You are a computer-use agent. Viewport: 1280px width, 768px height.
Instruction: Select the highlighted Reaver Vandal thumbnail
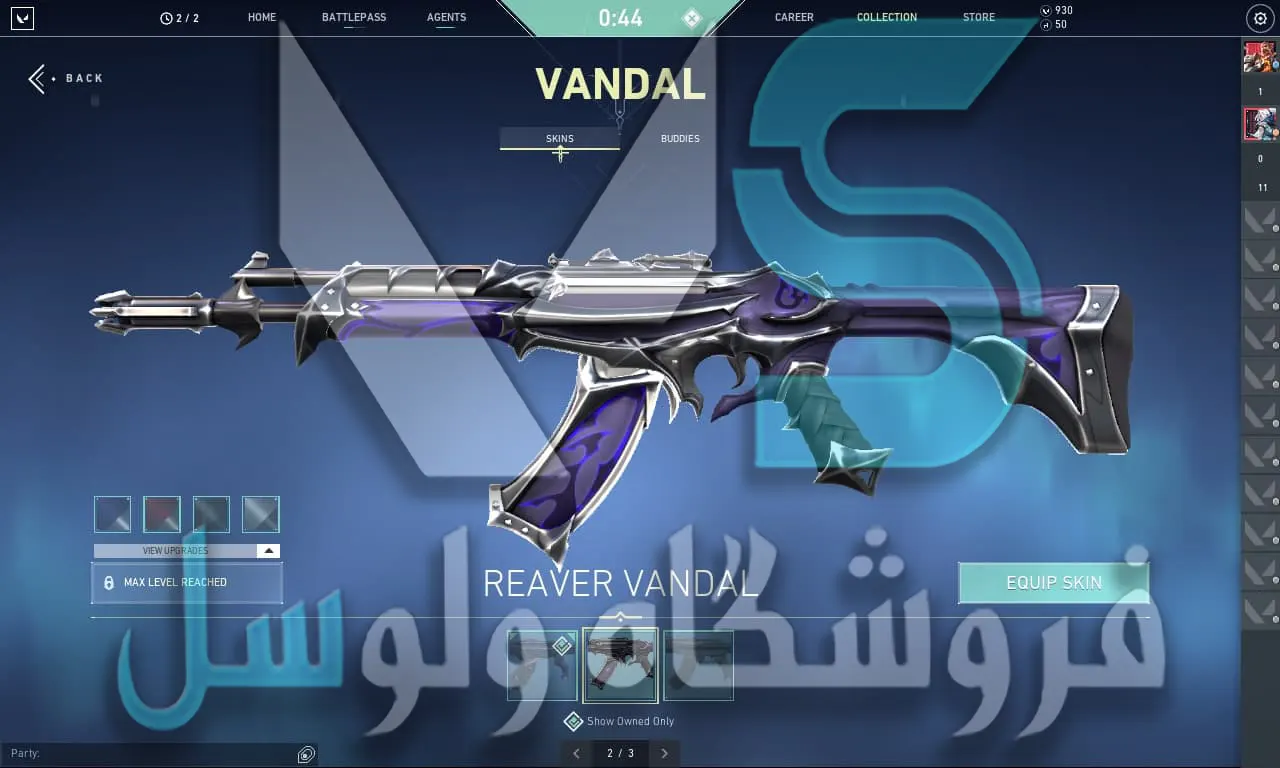[620, 665]
